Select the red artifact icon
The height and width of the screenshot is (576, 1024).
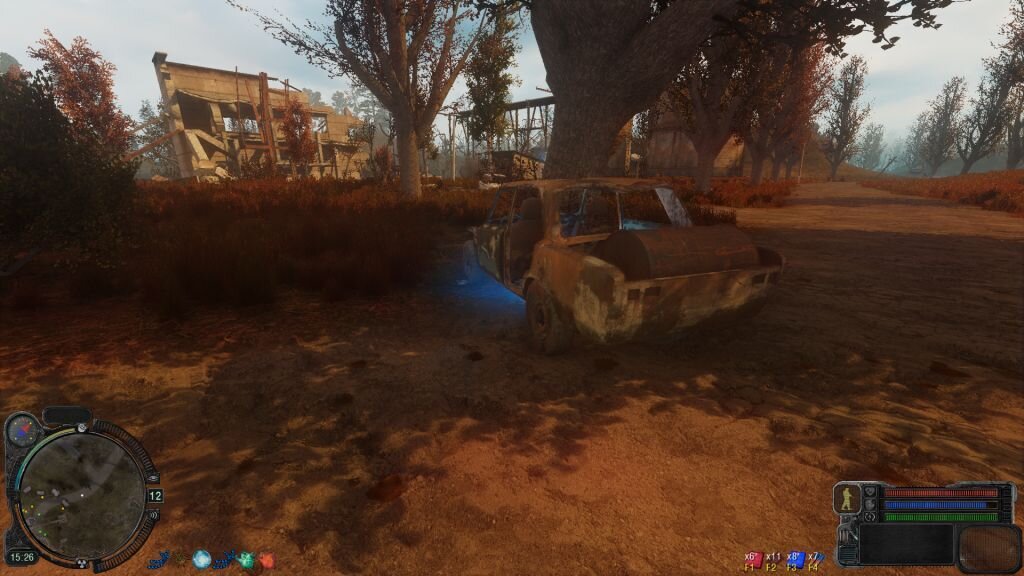[x=267, y=561]
